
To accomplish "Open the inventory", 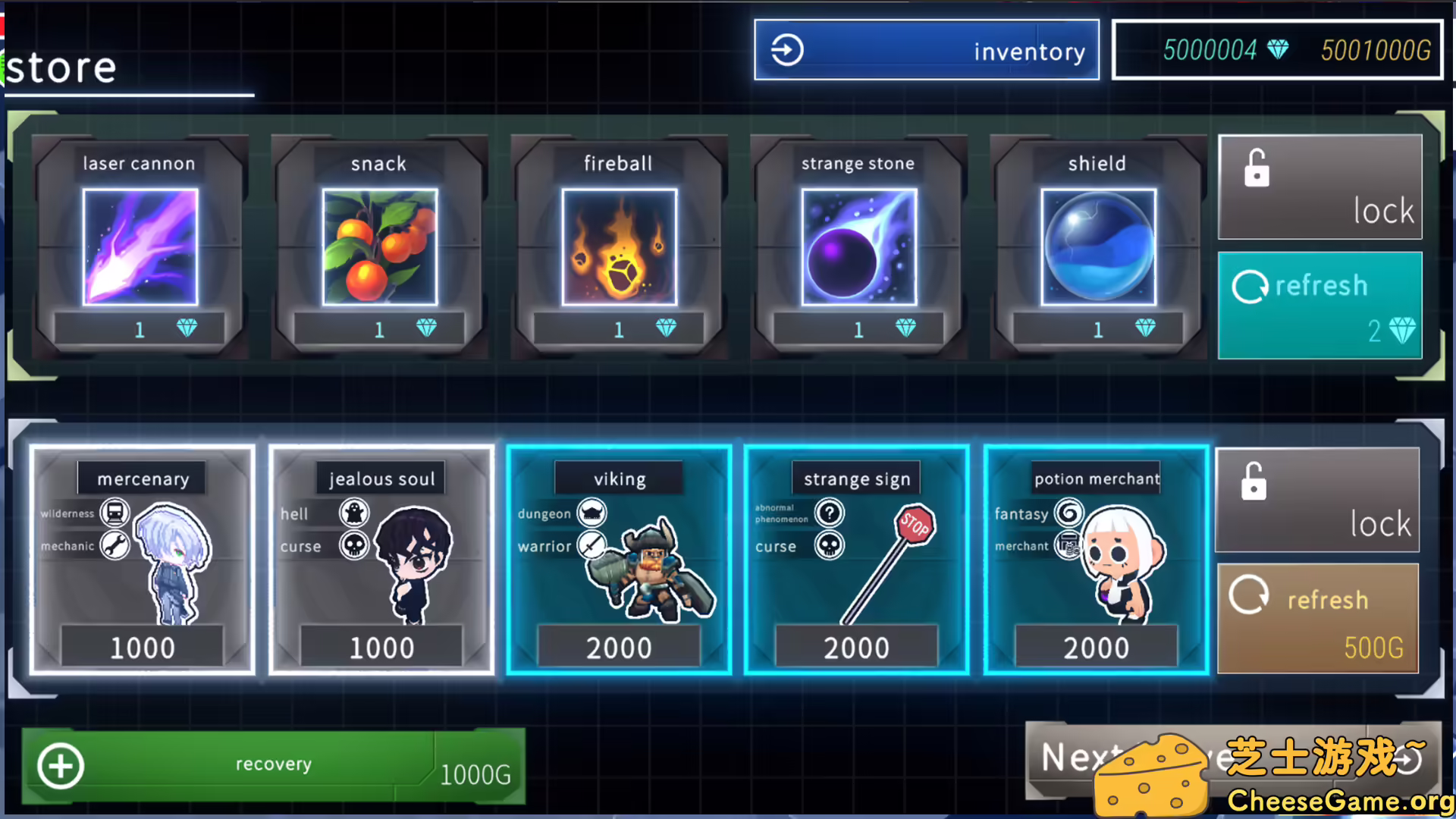I will tap(926, 50).
